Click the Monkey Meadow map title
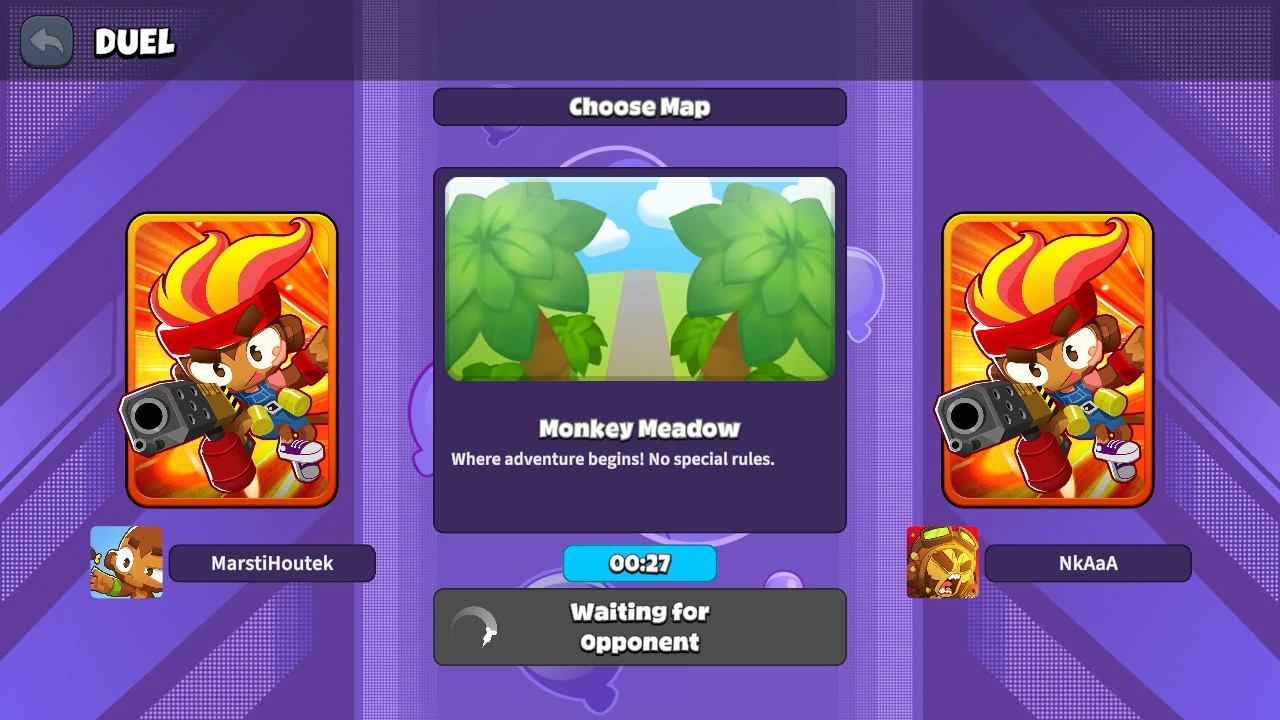 point(639,428)
